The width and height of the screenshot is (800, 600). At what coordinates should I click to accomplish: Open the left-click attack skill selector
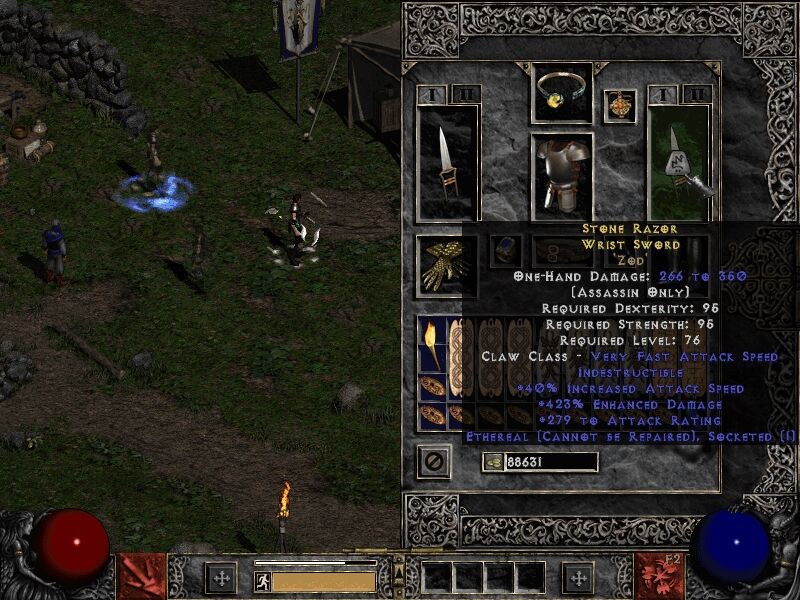(x=142, y=575)
